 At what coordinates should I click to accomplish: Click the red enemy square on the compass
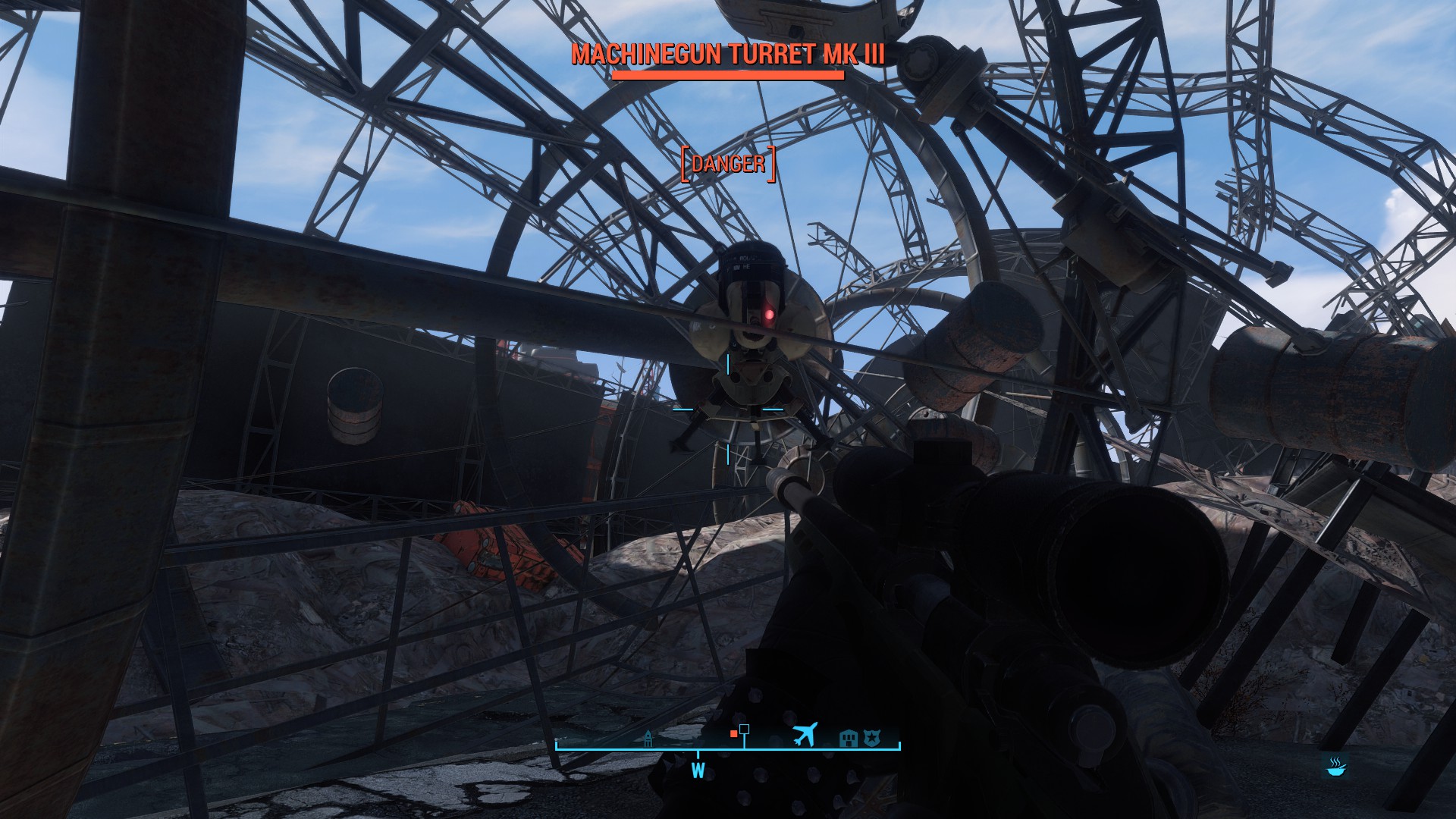click(x=733, y=733)
